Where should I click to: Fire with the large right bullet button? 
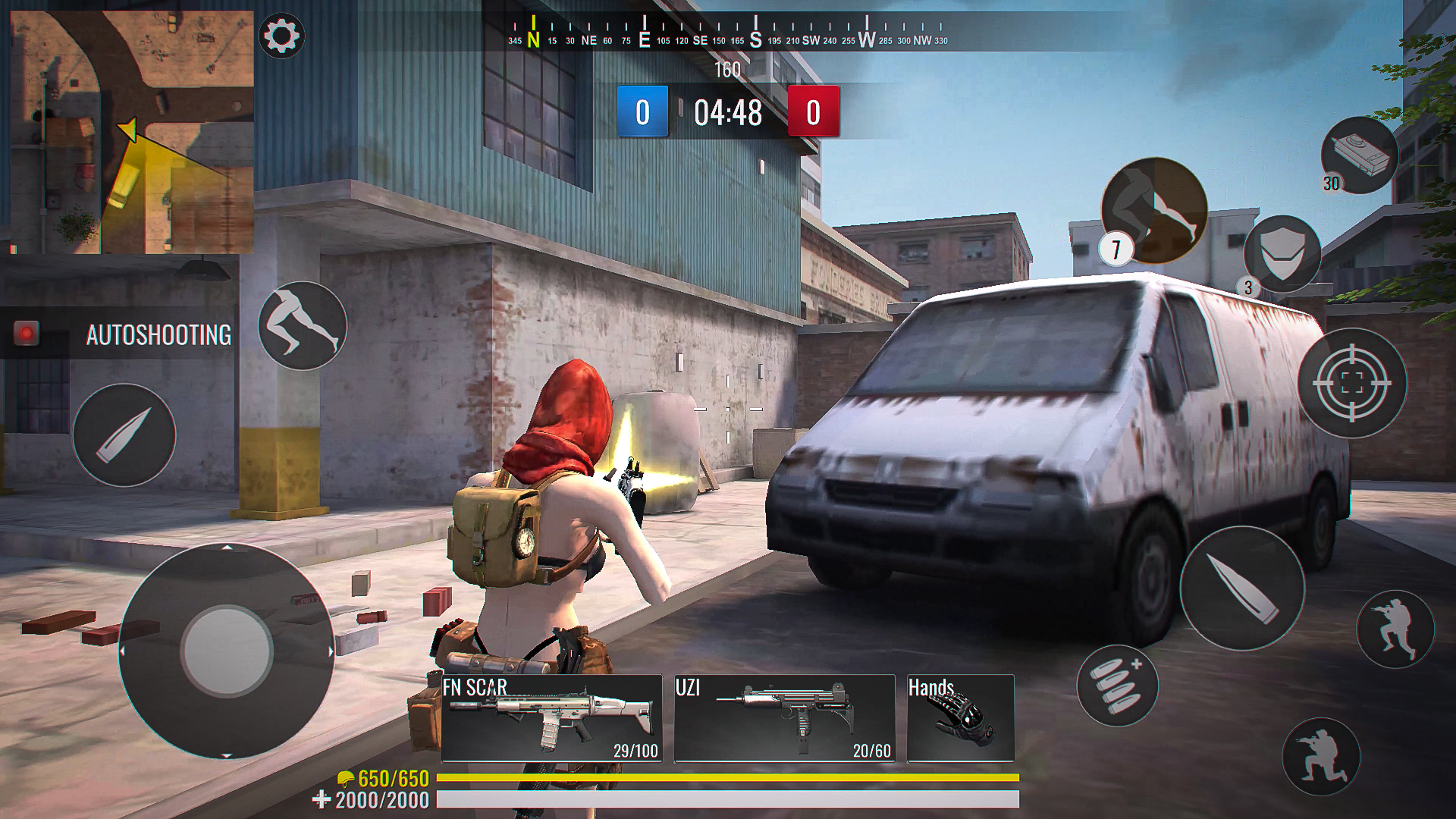tap(1241, 588)
